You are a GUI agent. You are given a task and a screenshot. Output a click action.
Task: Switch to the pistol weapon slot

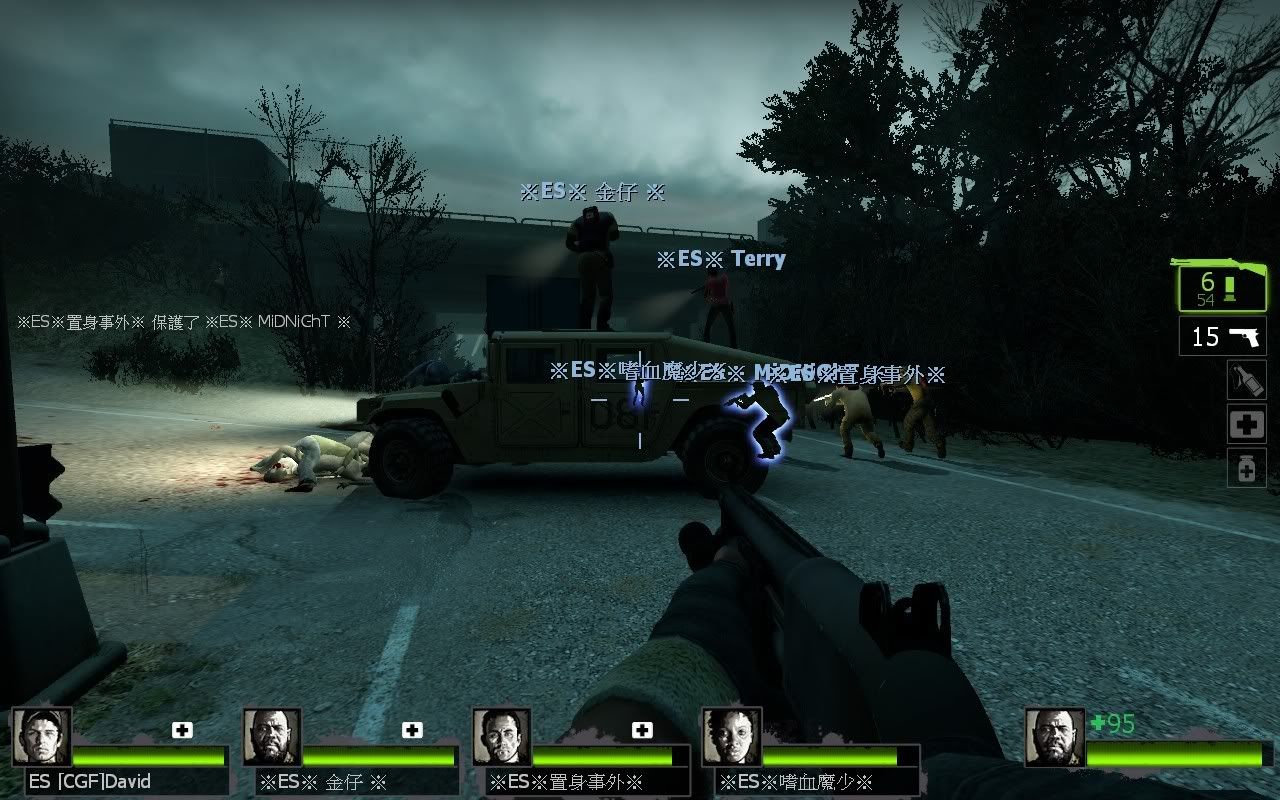pyautogui.click(x=1222, y=337)
